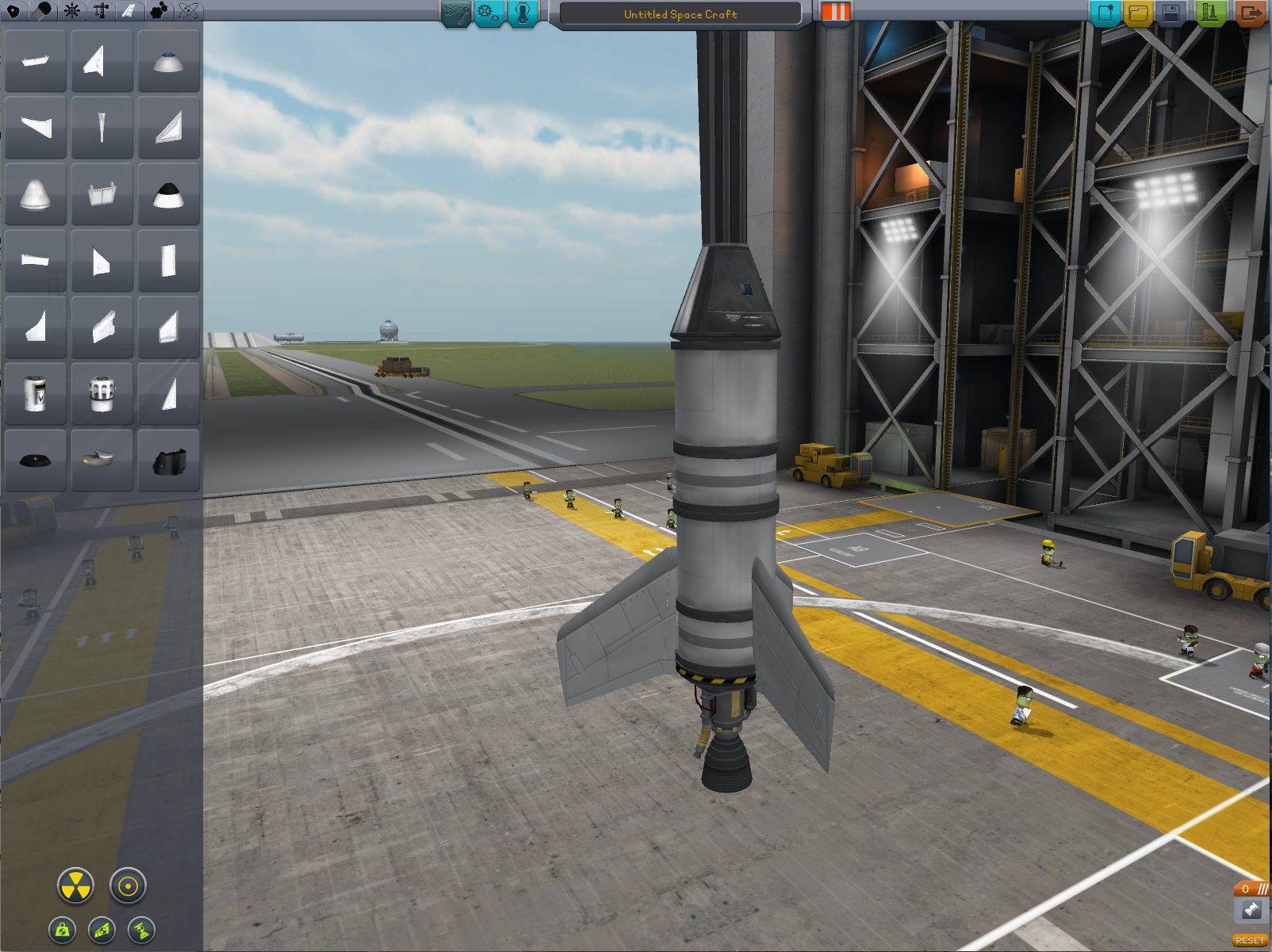Open the Action Groups gear panel
1272x952 pixels.
point(488,13)
